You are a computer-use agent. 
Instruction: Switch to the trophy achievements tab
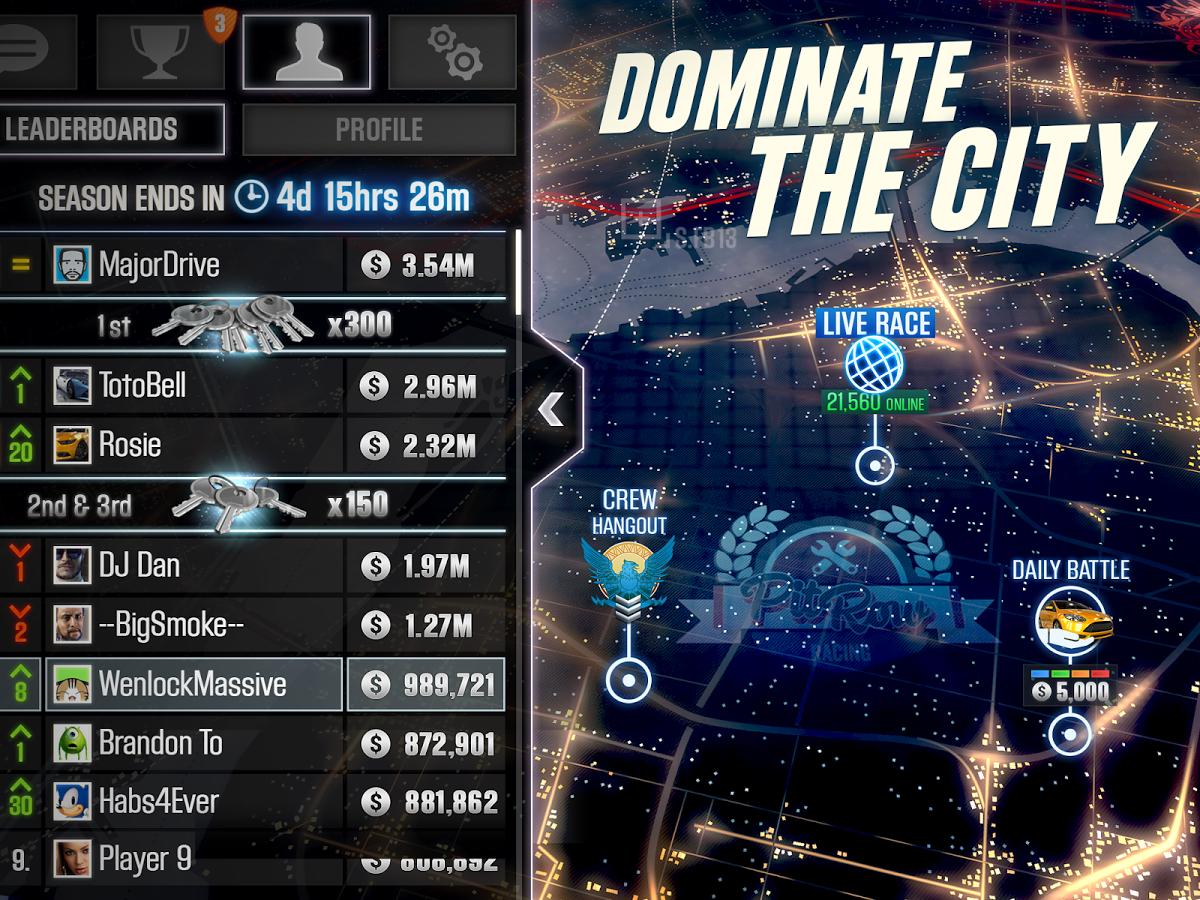pos(162,52)
